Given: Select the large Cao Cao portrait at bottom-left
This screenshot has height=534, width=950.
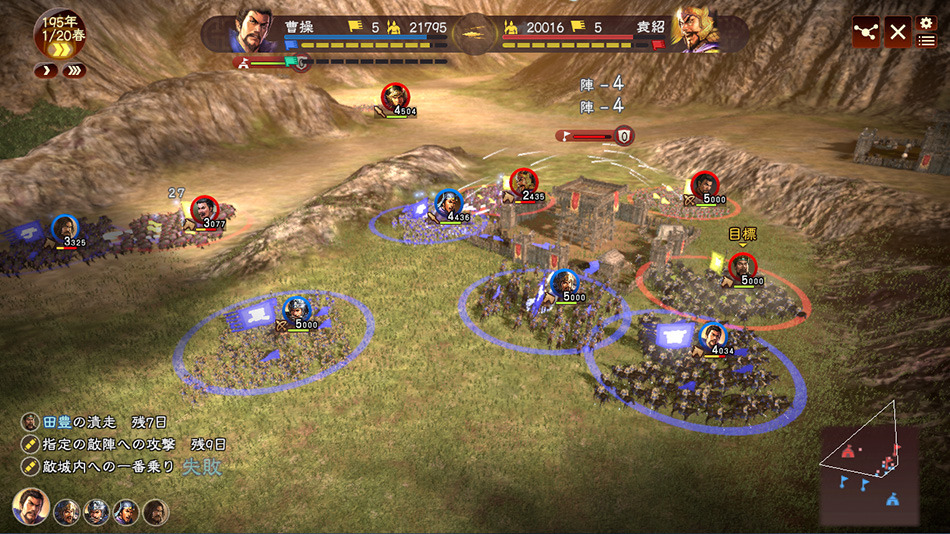Looking at the screenshot, I should (x=31, y=507).
